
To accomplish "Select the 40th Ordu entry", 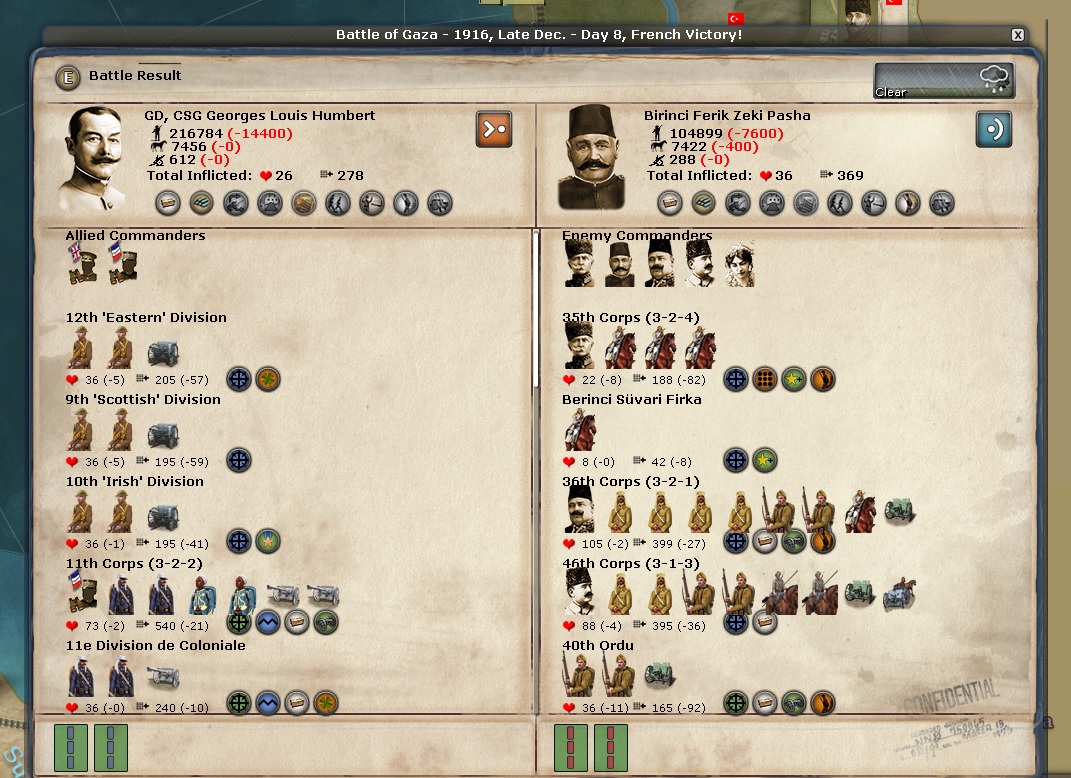I will click(x=597, y=646).
